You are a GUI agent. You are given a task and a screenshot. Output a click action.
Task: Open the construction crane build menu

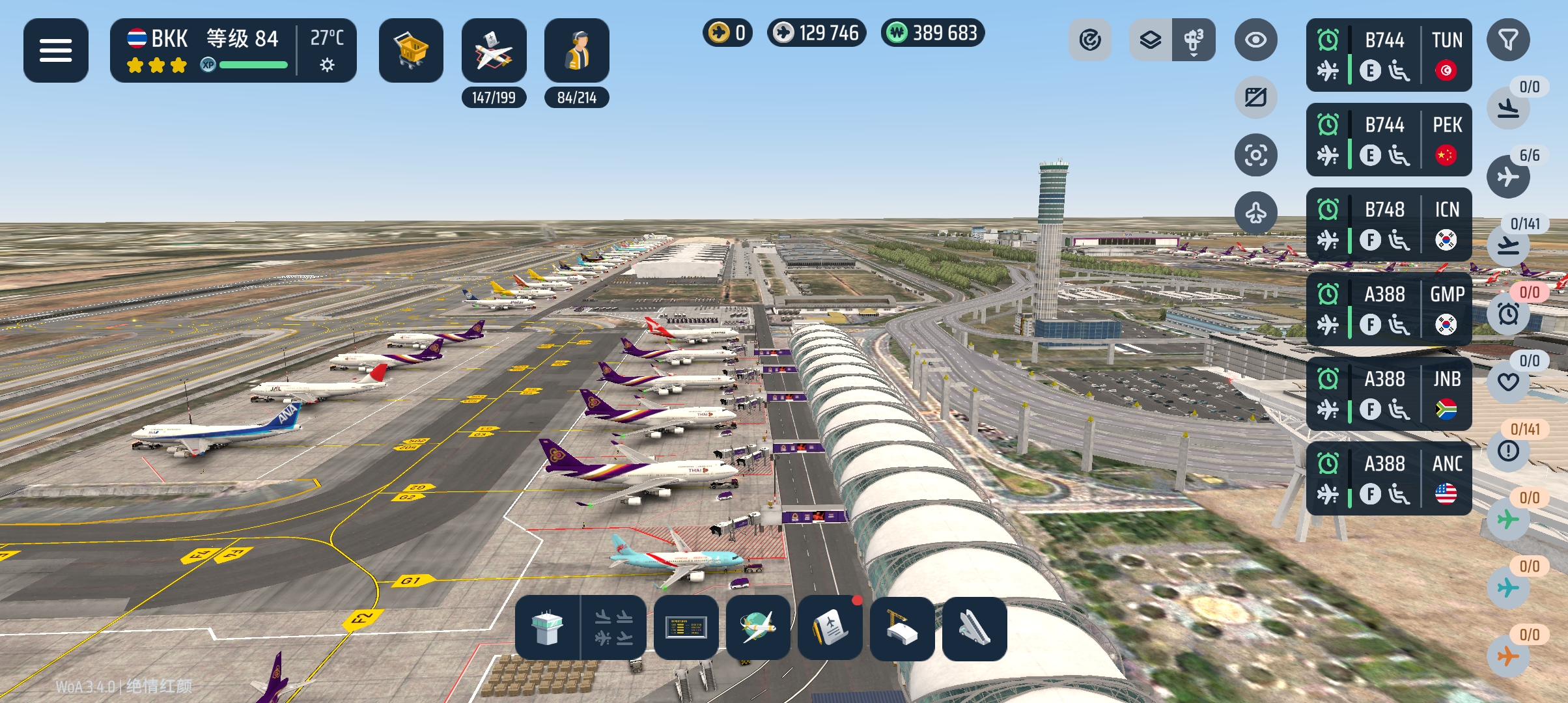pos(902,628)
